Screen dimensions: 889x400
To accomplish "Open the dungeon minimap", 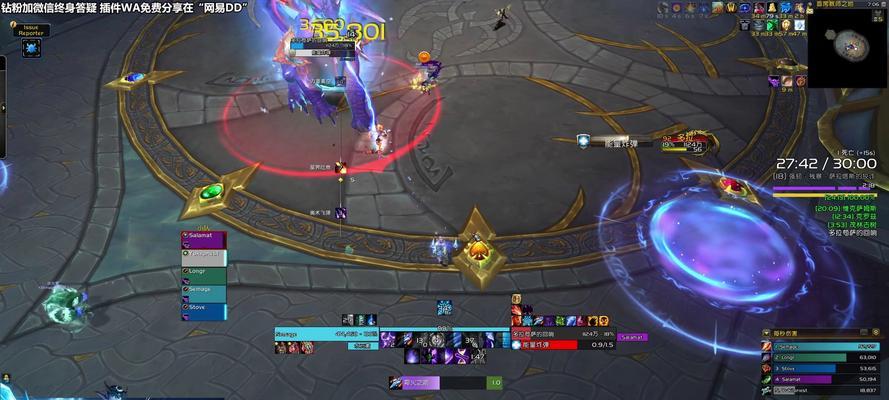I will coord(847,47).
